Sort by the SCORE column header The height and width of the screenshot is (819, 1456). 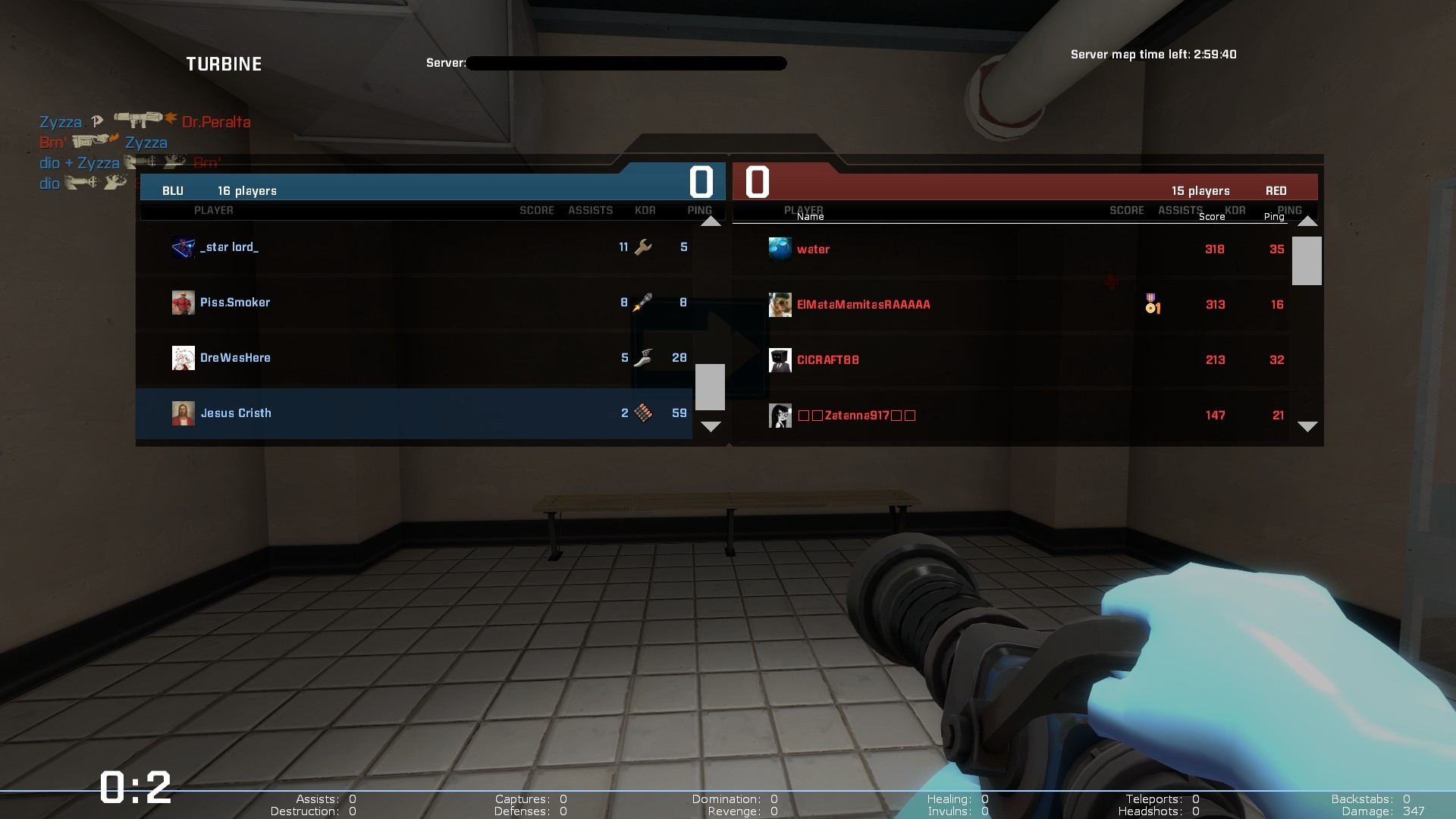click(x=538, y=210)
